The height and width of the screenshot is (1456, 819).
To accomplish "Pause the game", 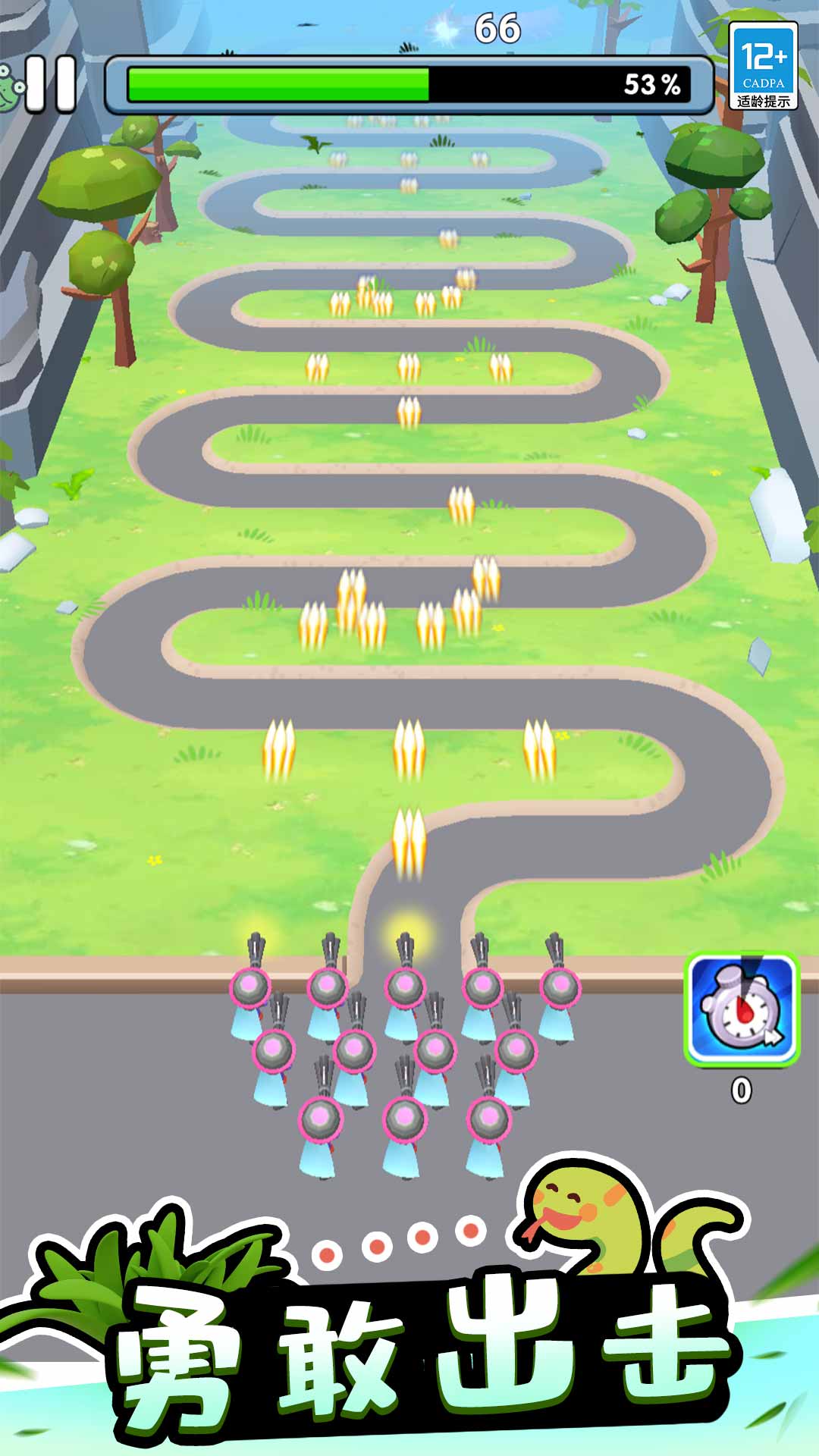I will coord(51,84).
